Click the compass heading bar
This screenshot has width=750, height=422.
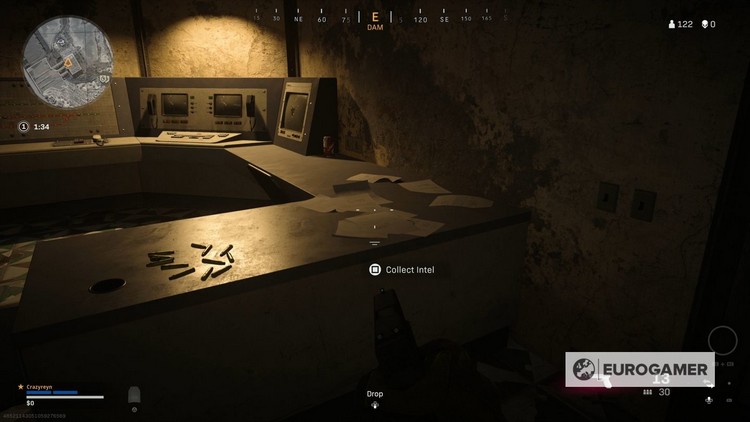tap(375, 17)
